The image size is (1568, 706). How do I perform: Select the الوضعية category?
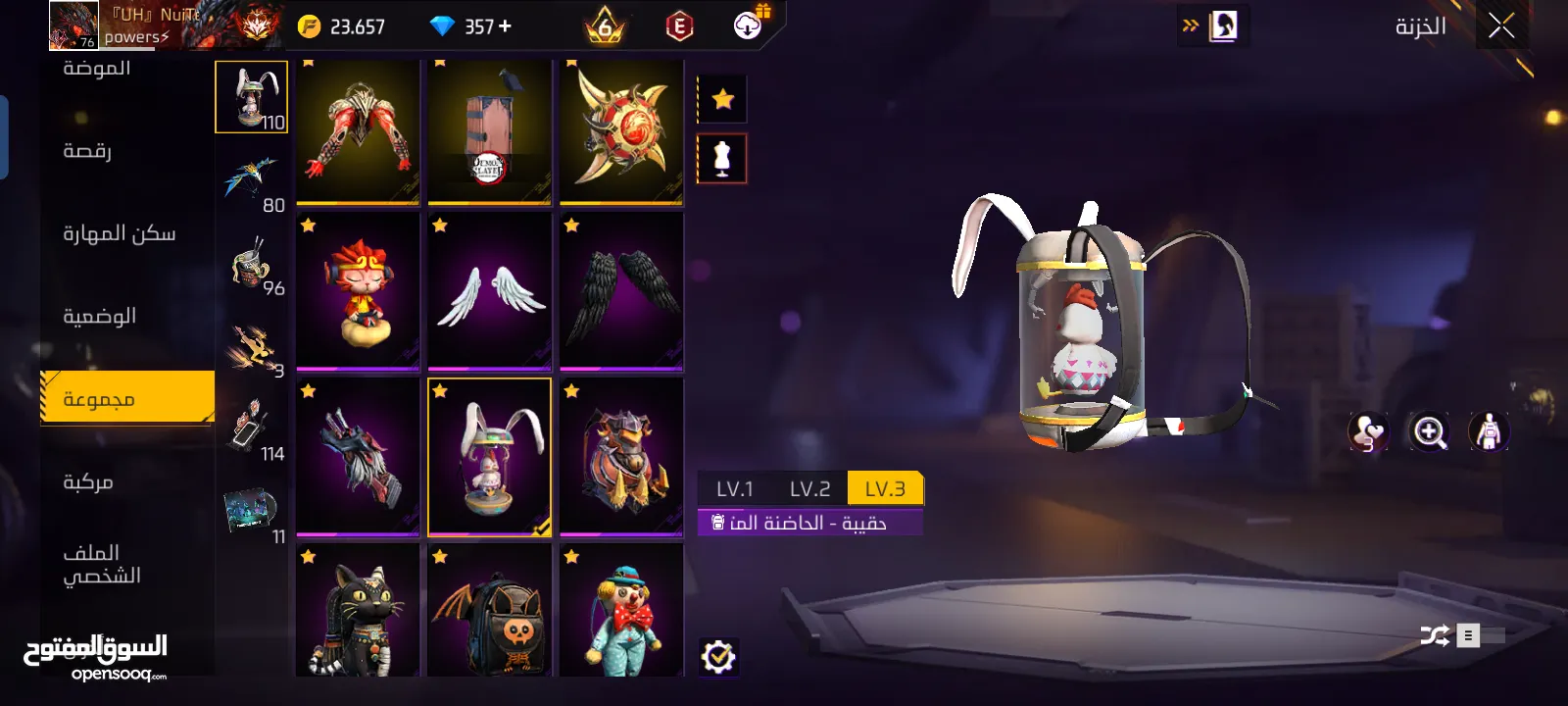click(x=100, y=316)
